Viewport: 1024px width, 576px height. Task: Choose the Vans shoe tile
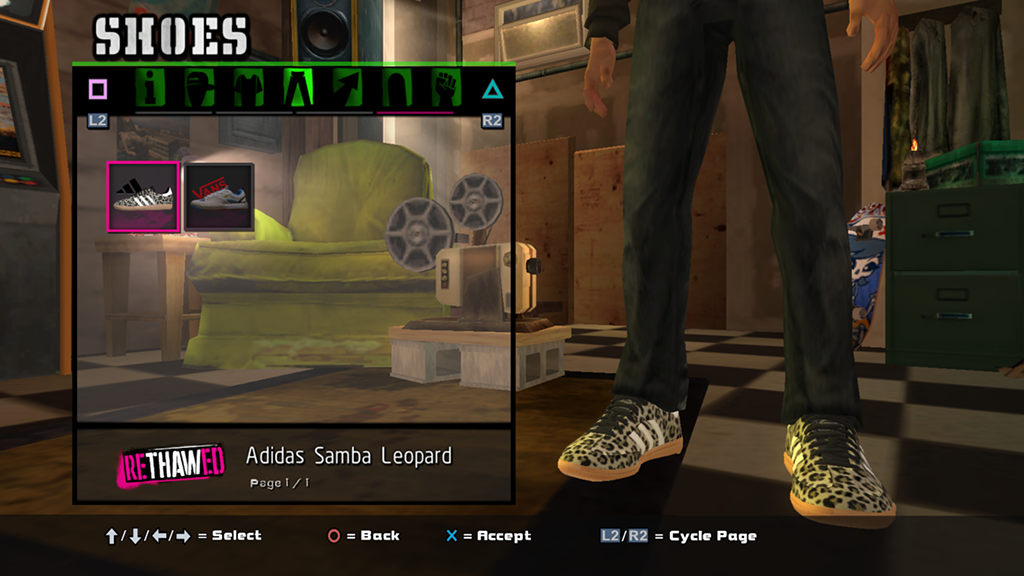(218, 197)
